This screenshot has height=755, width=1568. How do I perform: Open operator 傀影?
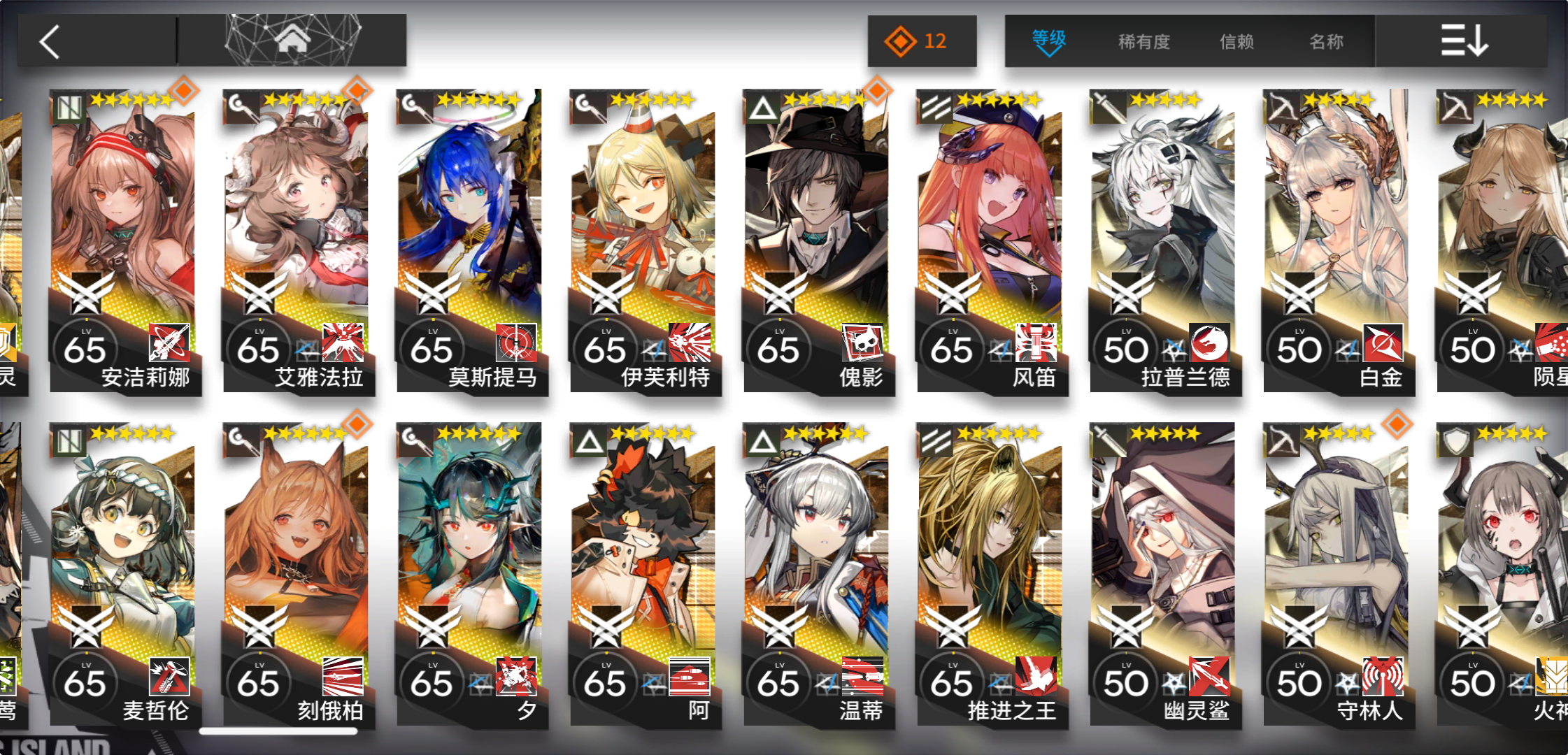point(818,238)
